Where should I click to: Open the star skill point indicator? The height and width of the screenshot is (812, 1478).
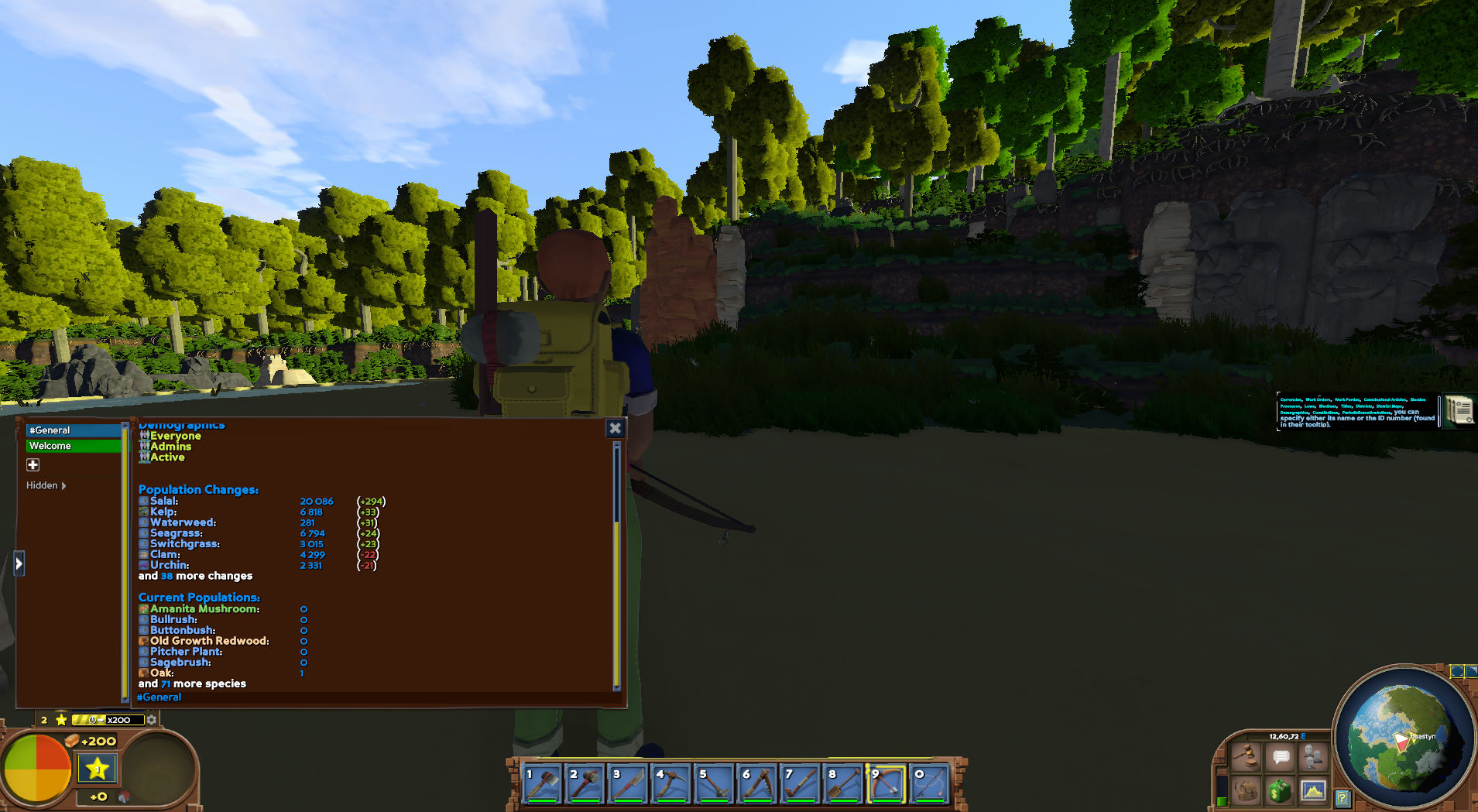[x=98, y=768]
